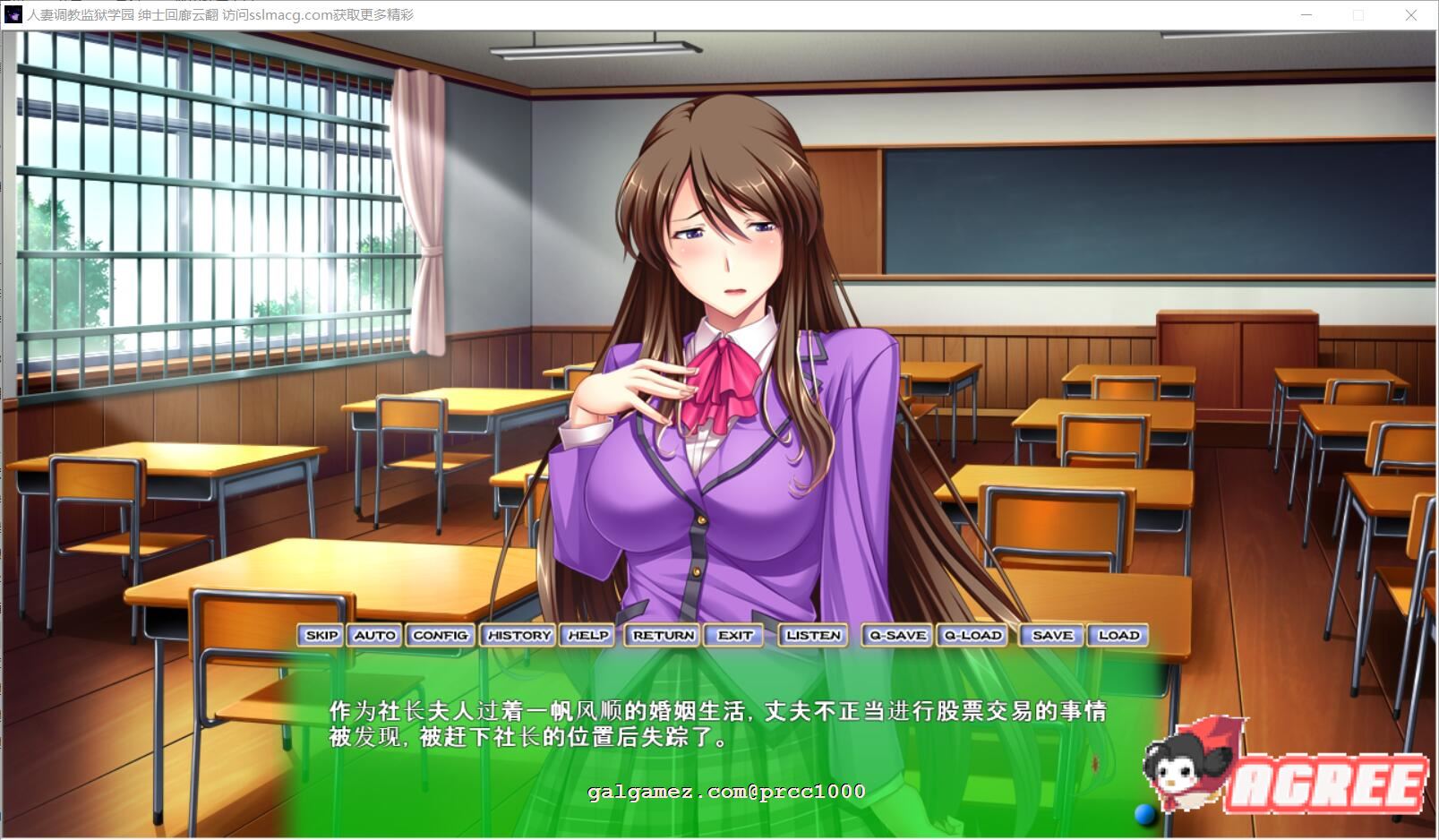This screenshot has width=1439, height=840.
Task: Click the game icon in the title bar
Action: click(12, 14)
